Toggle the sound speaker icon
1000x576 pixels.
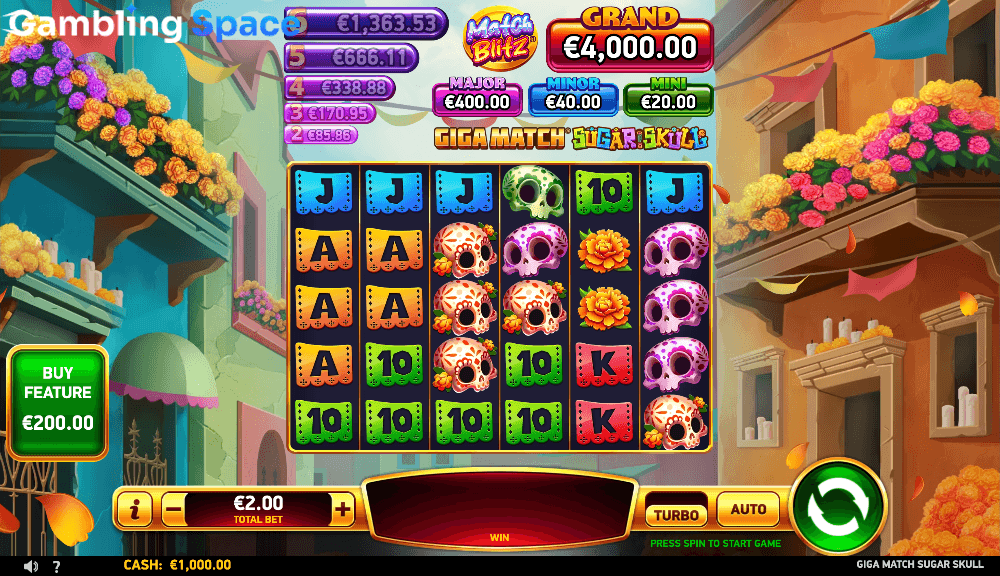30,566
